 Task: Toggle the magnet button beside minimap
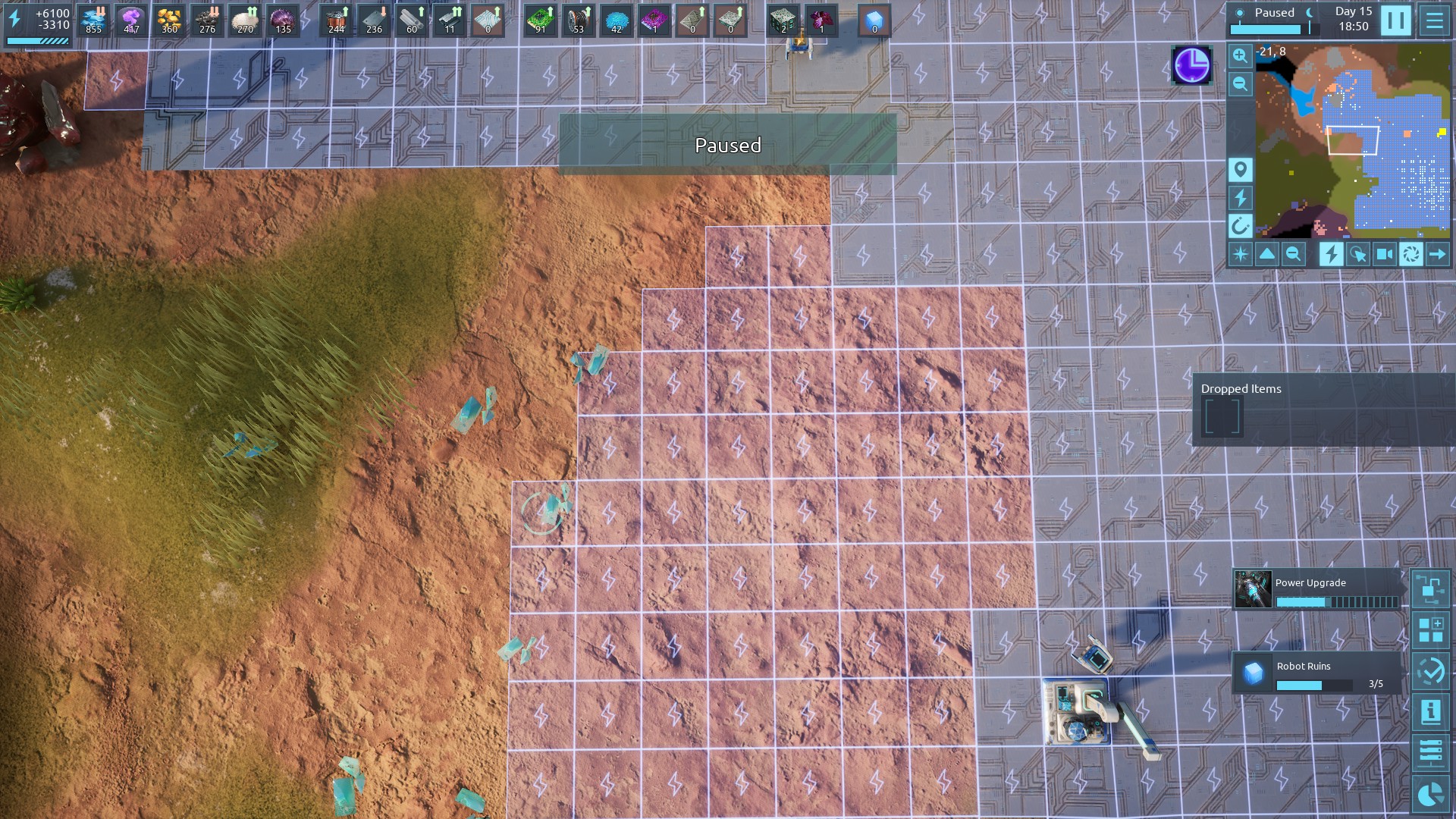tap(1240, 226)
